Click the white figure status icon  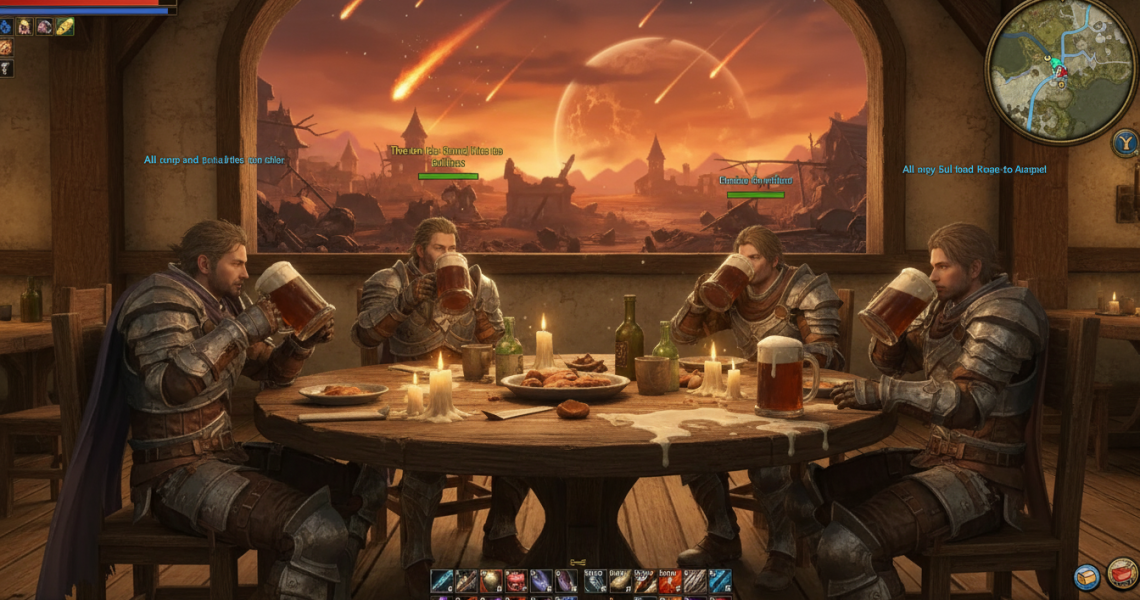pyautogui.click(x=5, y=68)
